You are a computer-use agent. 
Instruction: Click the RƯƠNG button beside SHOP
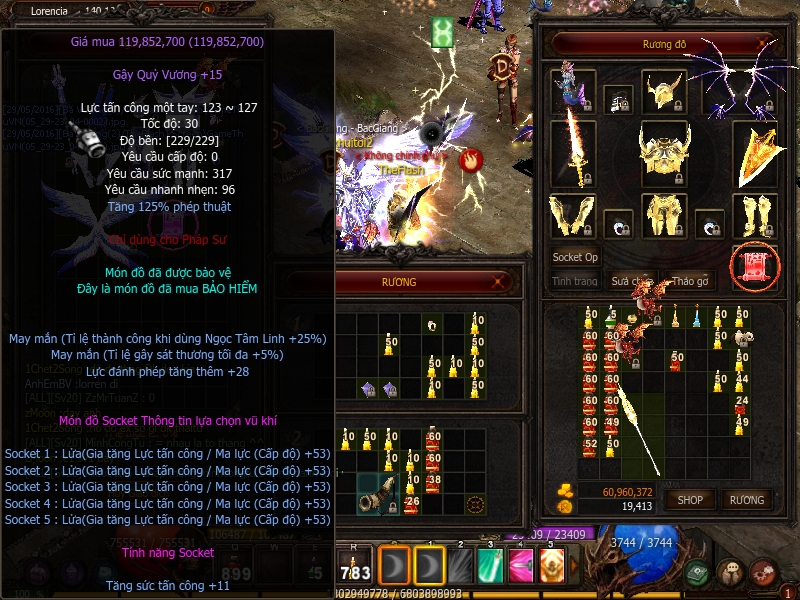746,499
